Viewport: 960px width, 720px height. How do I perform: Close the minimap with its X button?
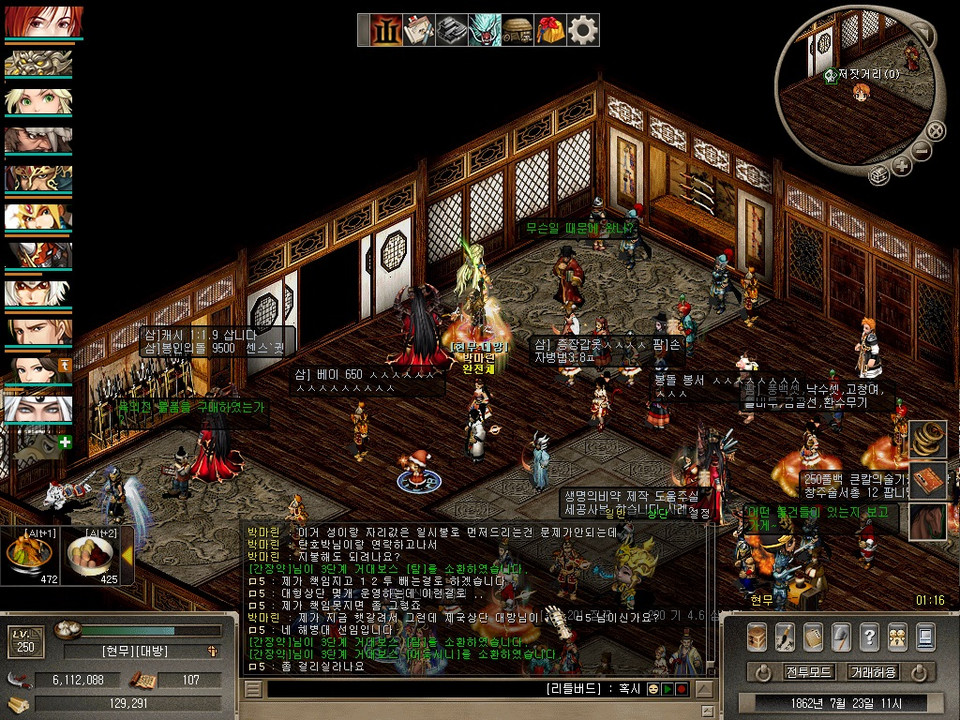pos(935,129)
